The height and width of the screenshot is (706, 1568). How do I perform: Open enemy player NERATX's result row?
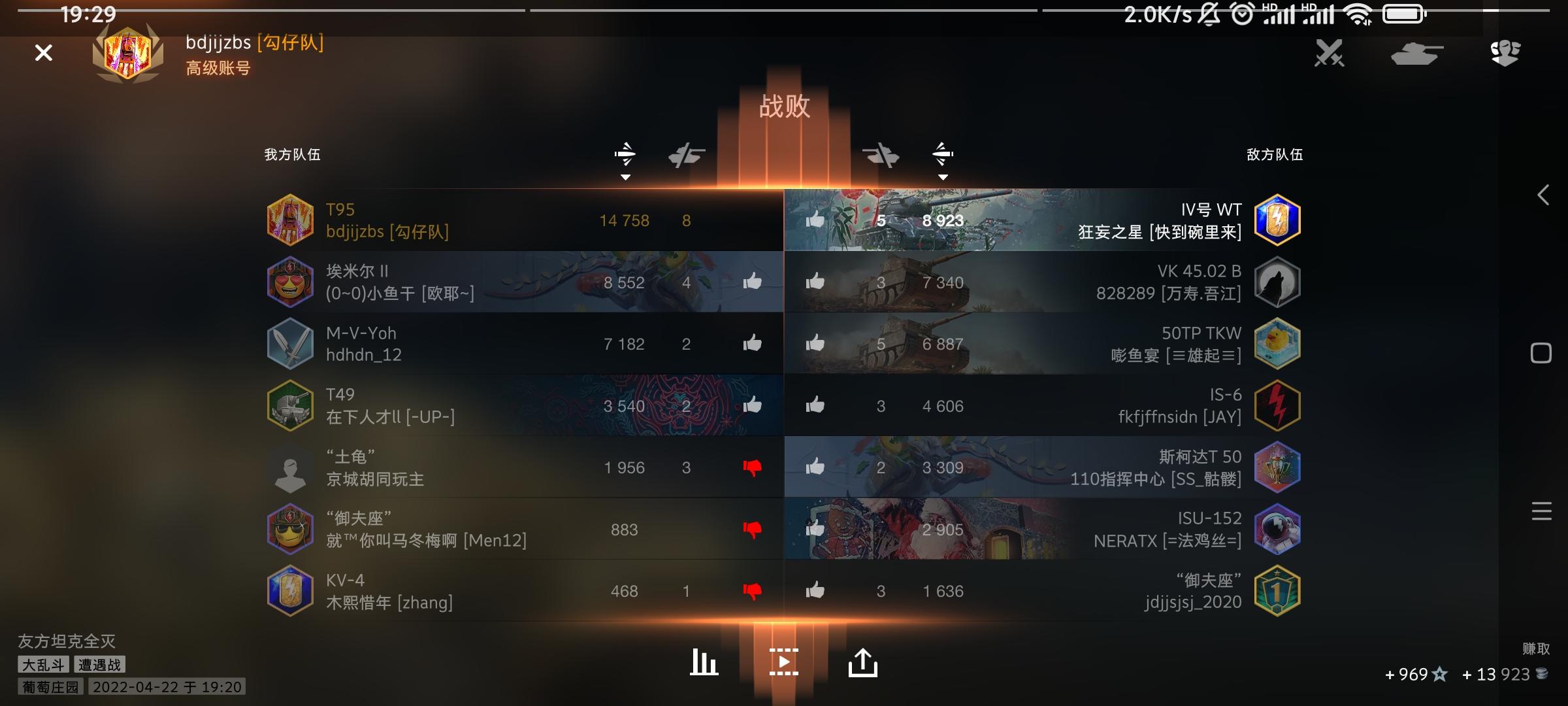click(1111, 529)
